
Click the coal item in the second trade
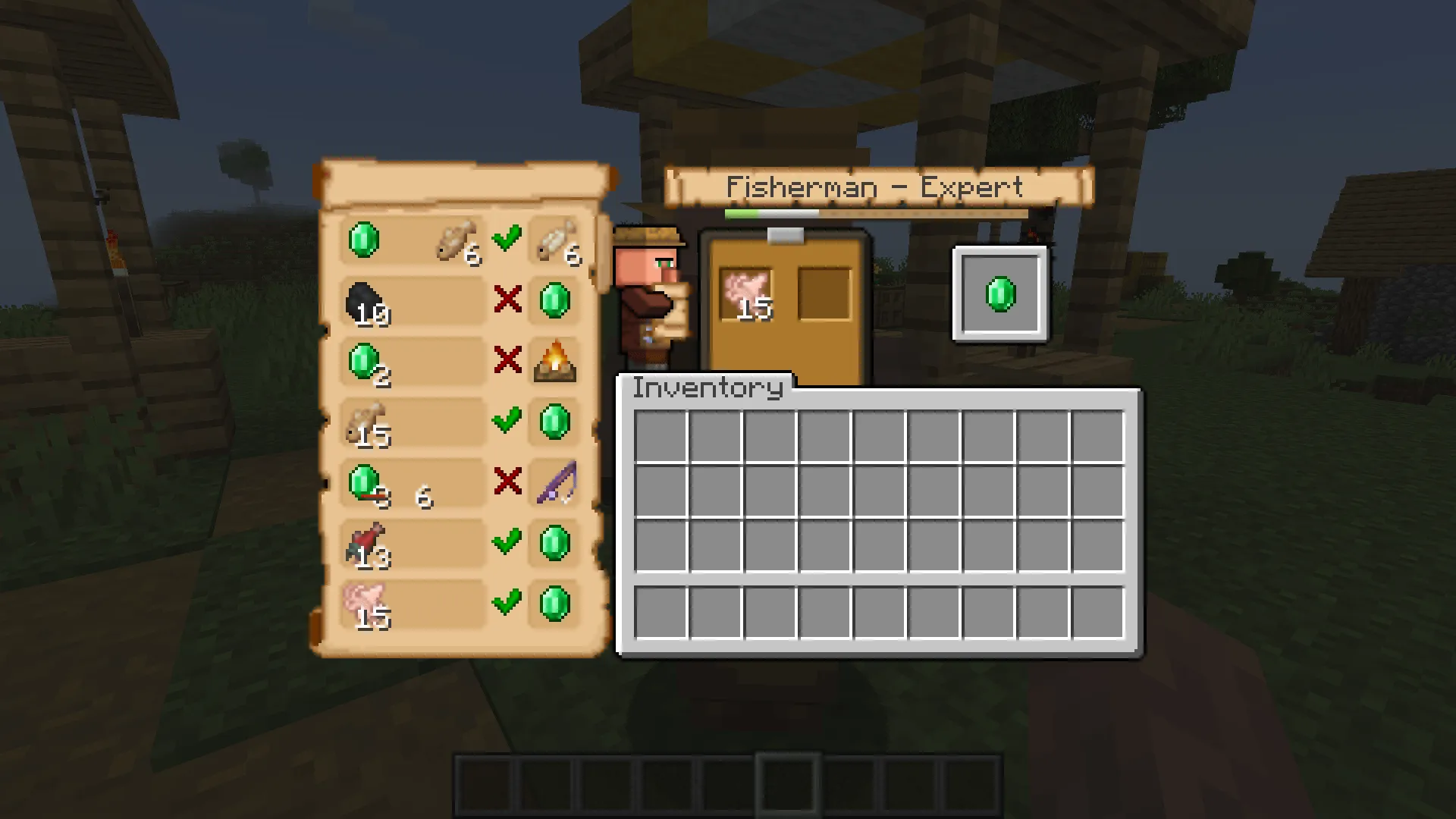[364, 303]
